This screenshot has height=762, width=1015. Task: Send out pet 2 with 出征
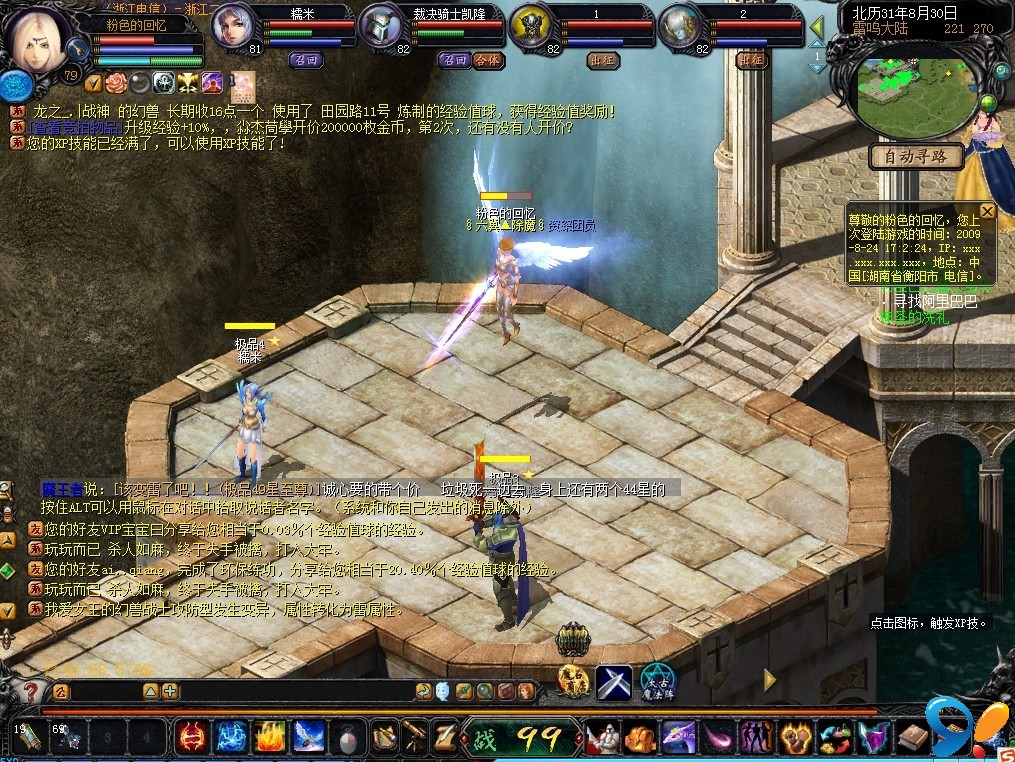click(x=750, y=60)
